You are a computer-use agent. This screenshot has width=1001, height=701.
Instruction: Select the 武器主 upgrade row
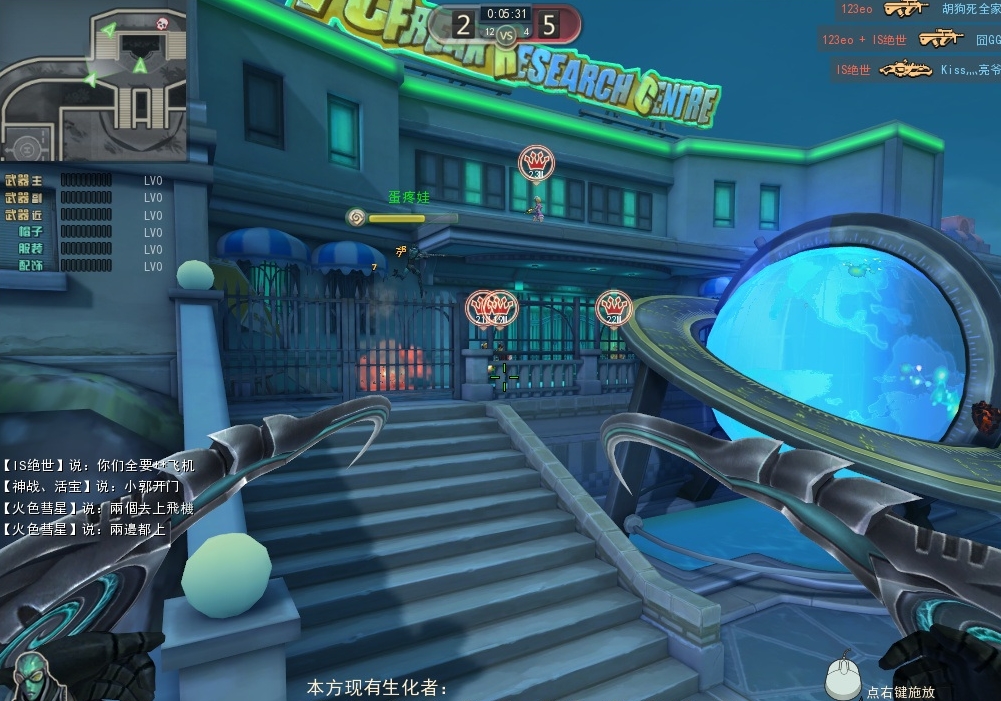pos(84,181)
